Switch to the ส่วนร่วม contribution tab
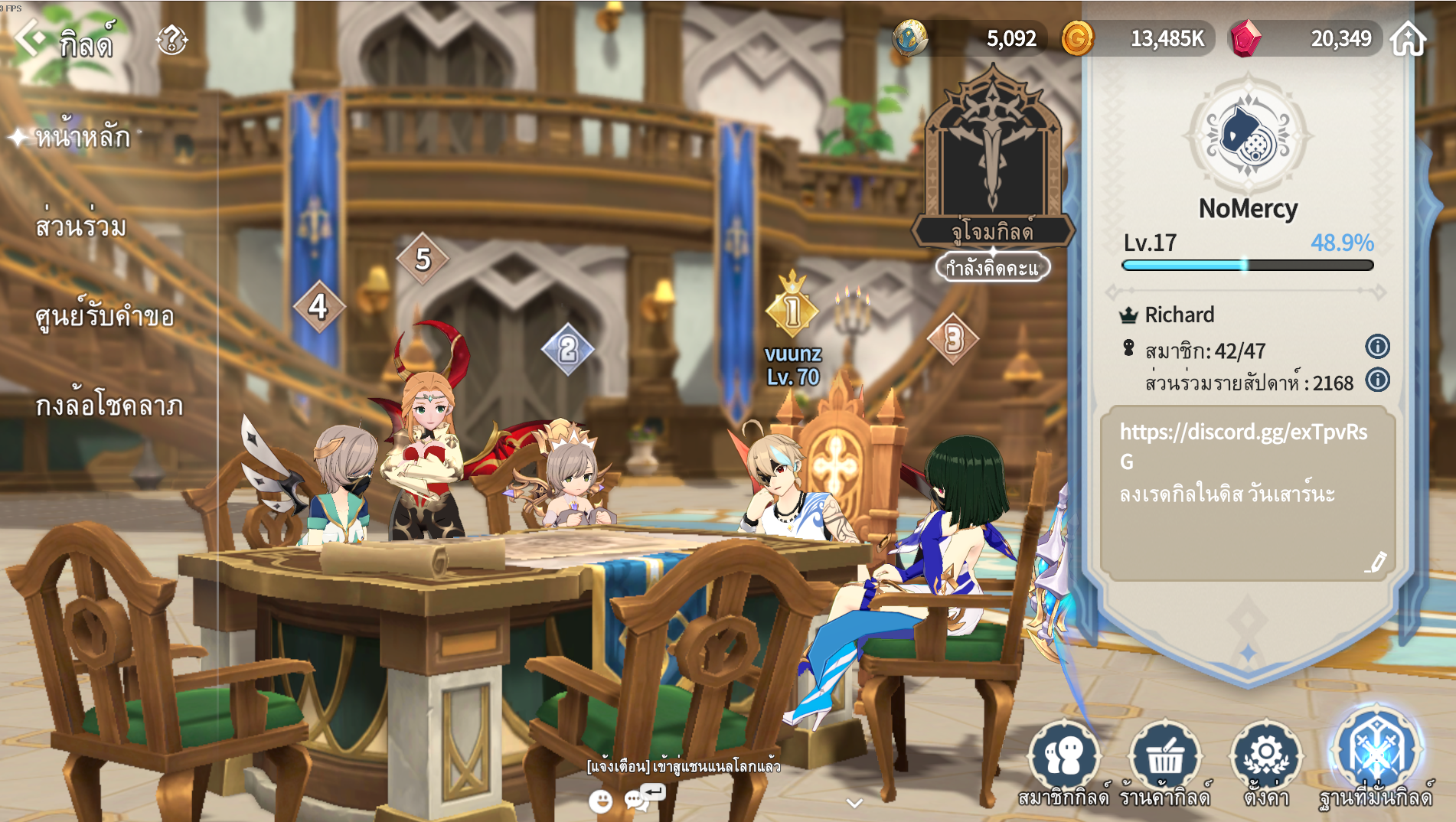 point(80,227)
